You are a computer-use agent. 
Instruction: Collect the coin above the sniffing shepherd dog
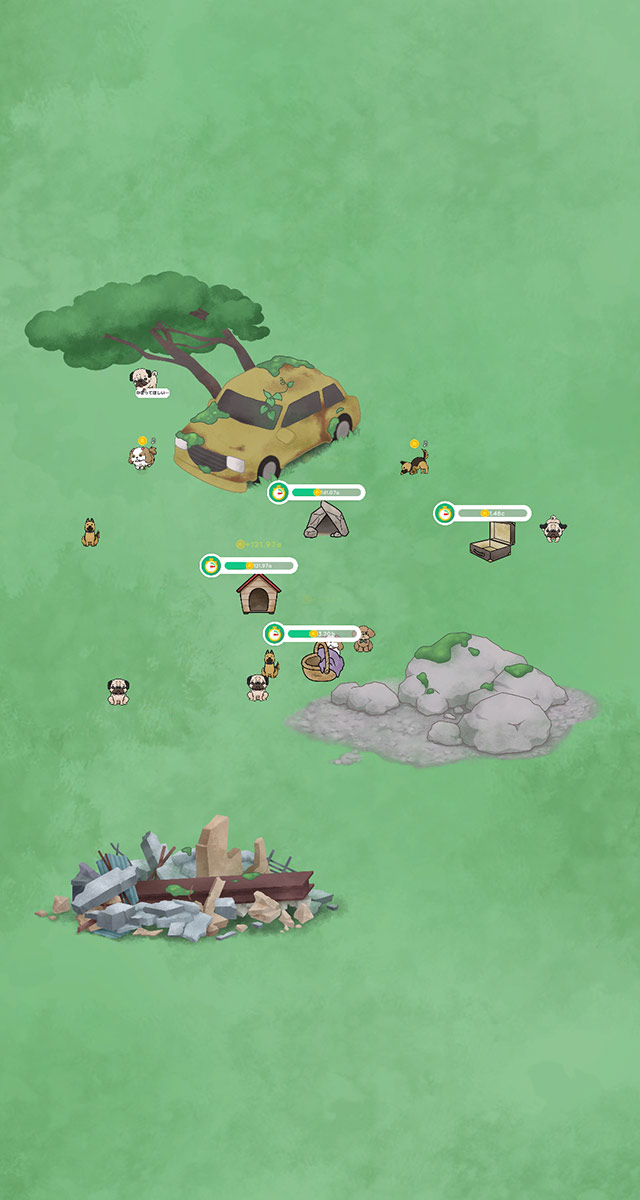click(414, 443)
